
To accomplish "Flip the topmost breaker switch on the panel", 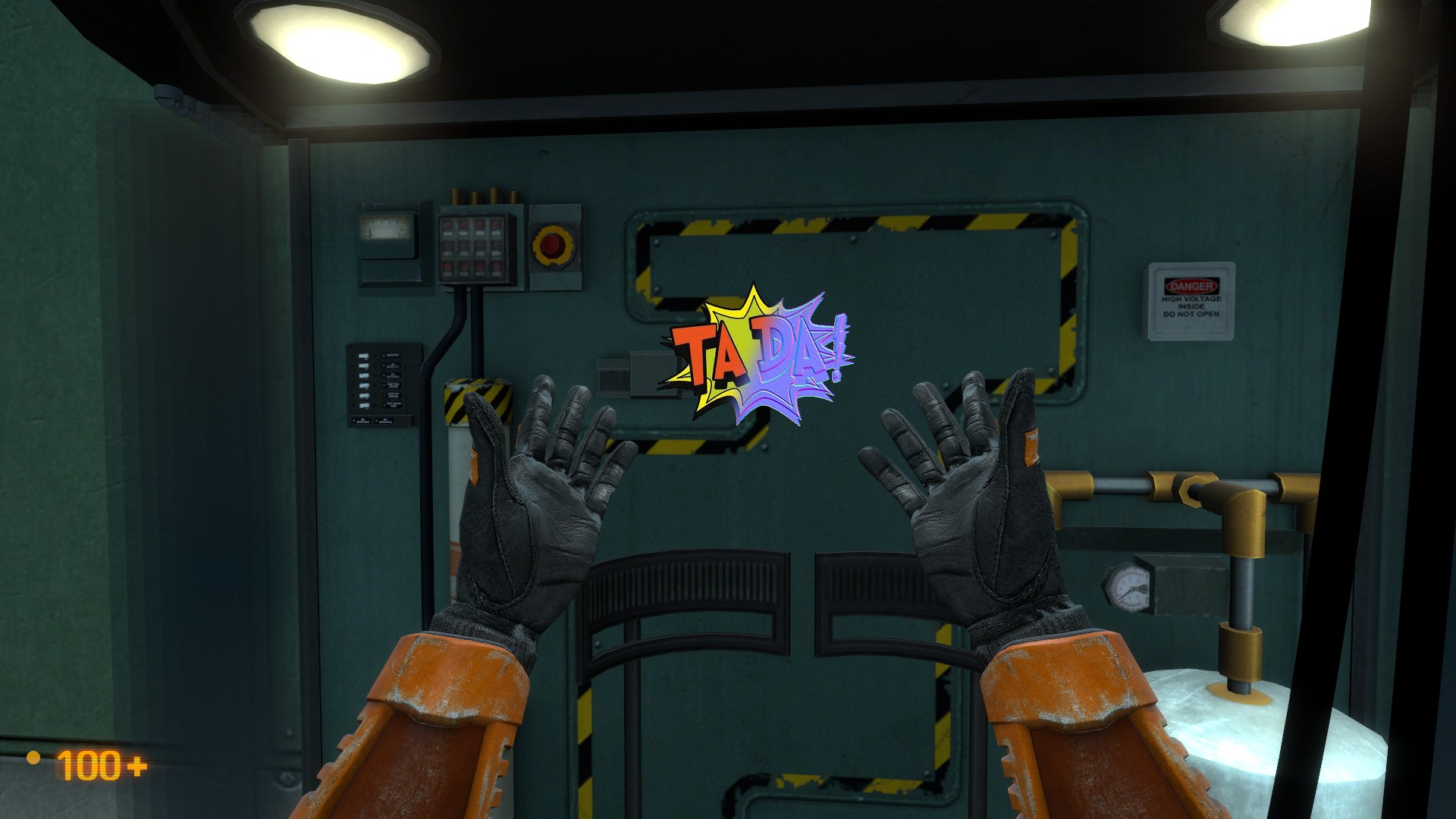I will (363, 356).
